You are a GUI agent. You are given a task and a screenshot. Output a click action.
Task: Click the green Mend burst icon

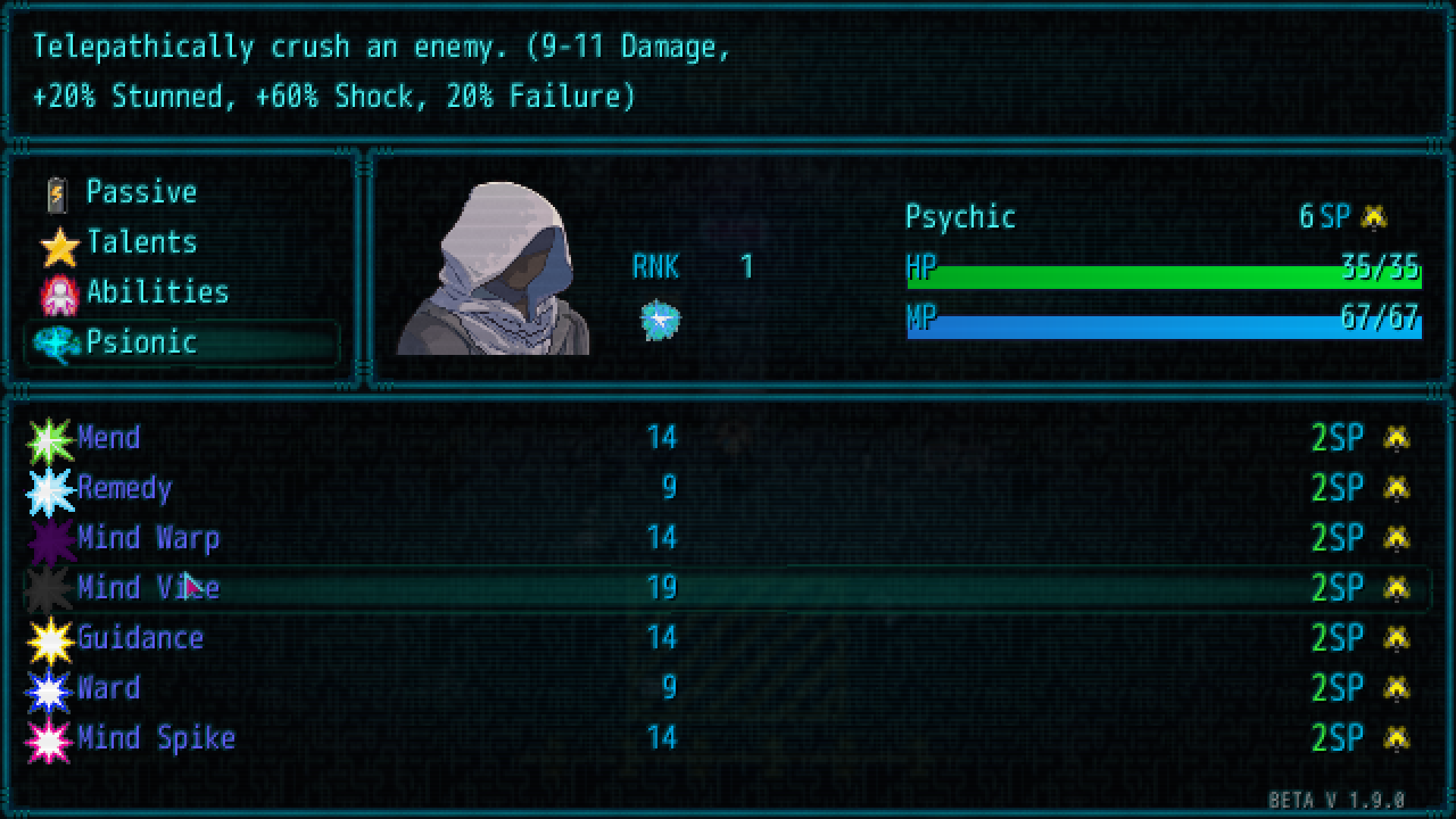(49, 438)
